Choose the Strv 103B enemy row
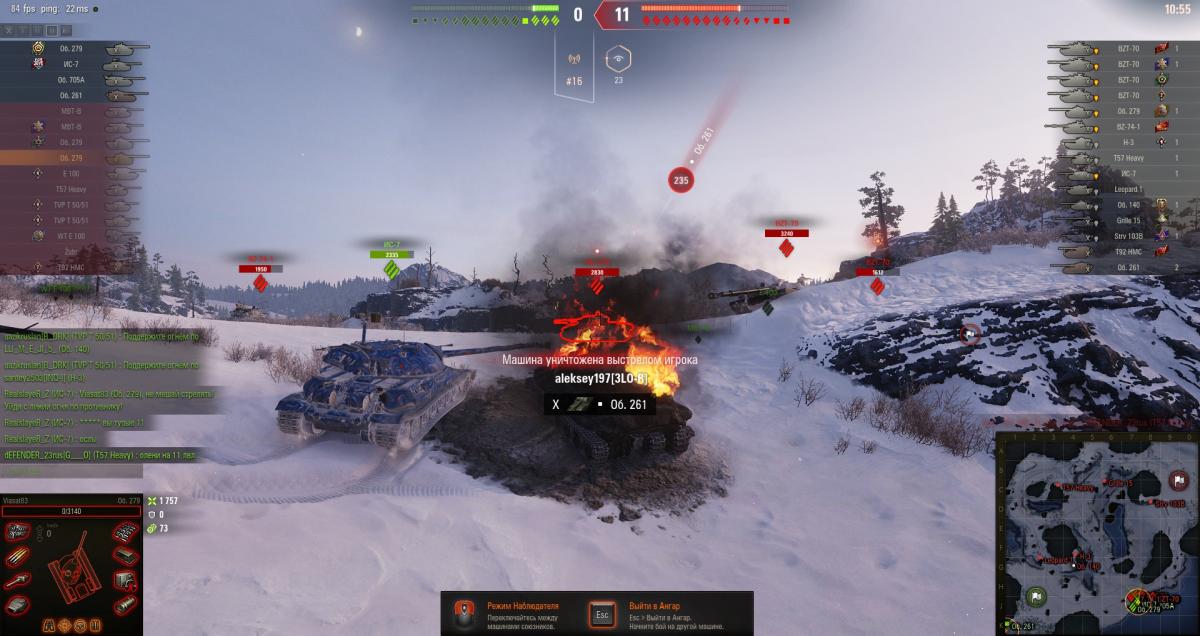Screen dimensions: 1200x636 pos(1125,236)
